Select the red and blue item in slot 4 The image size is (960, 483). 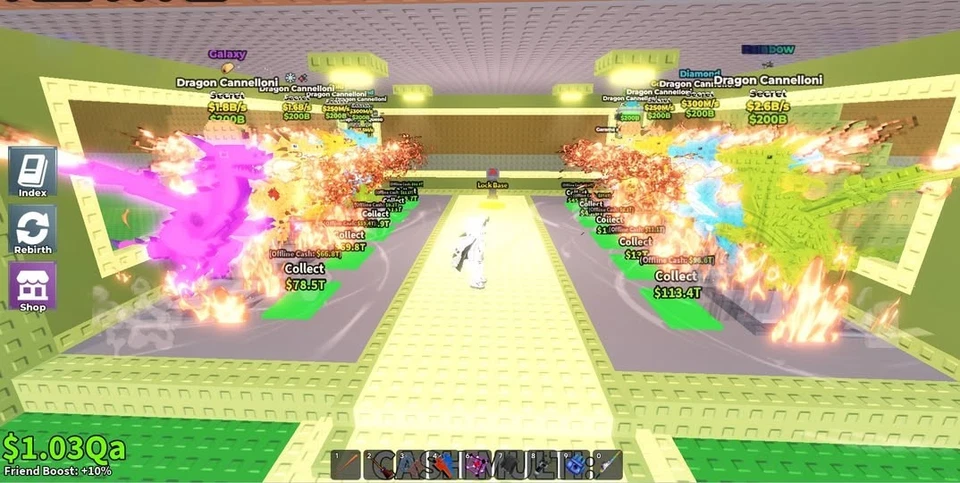[x=444, y=465]
